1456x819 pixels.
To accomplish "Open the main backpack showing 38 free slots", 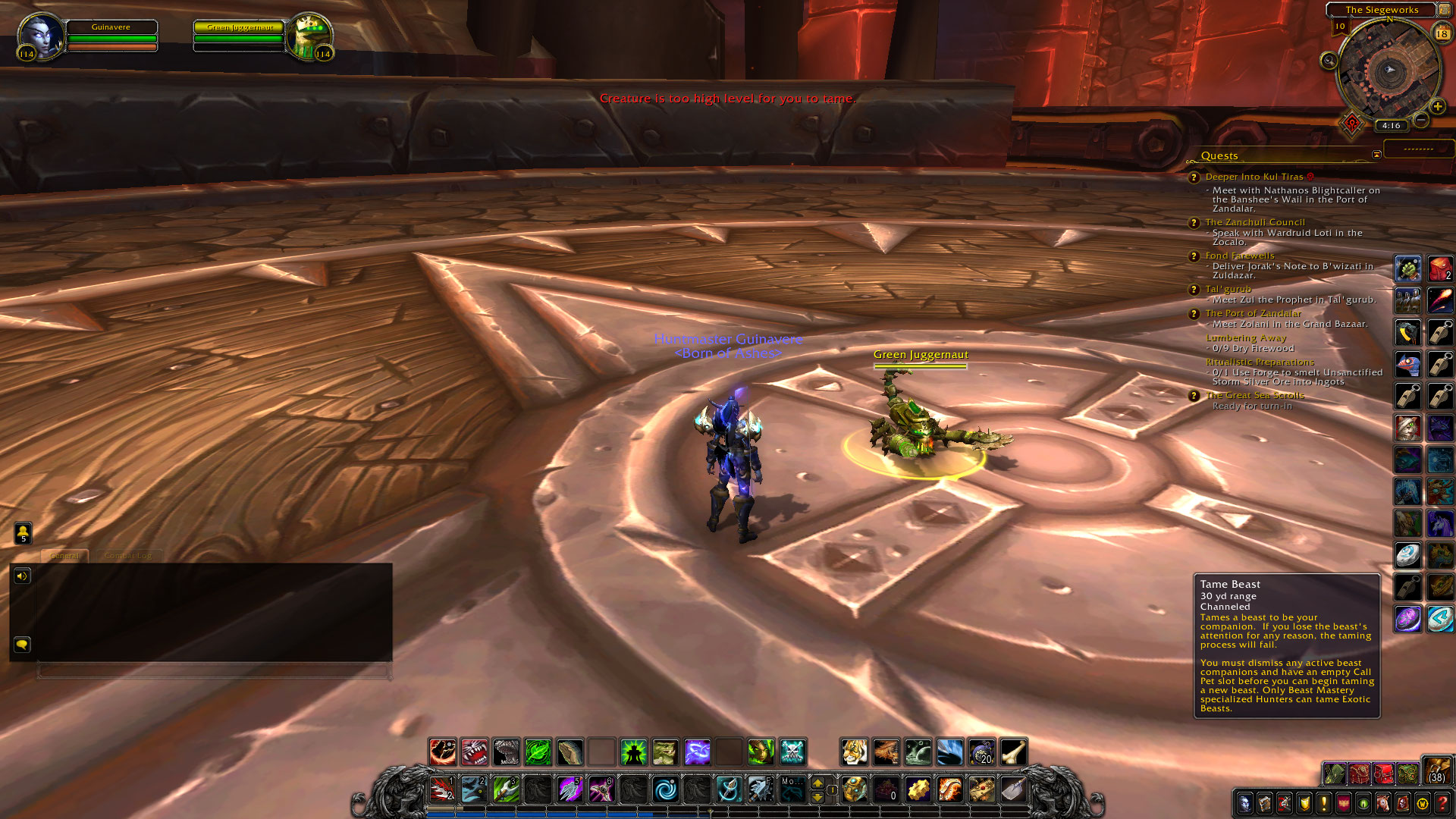I will pyautogui.click(x=1436, y=770).
